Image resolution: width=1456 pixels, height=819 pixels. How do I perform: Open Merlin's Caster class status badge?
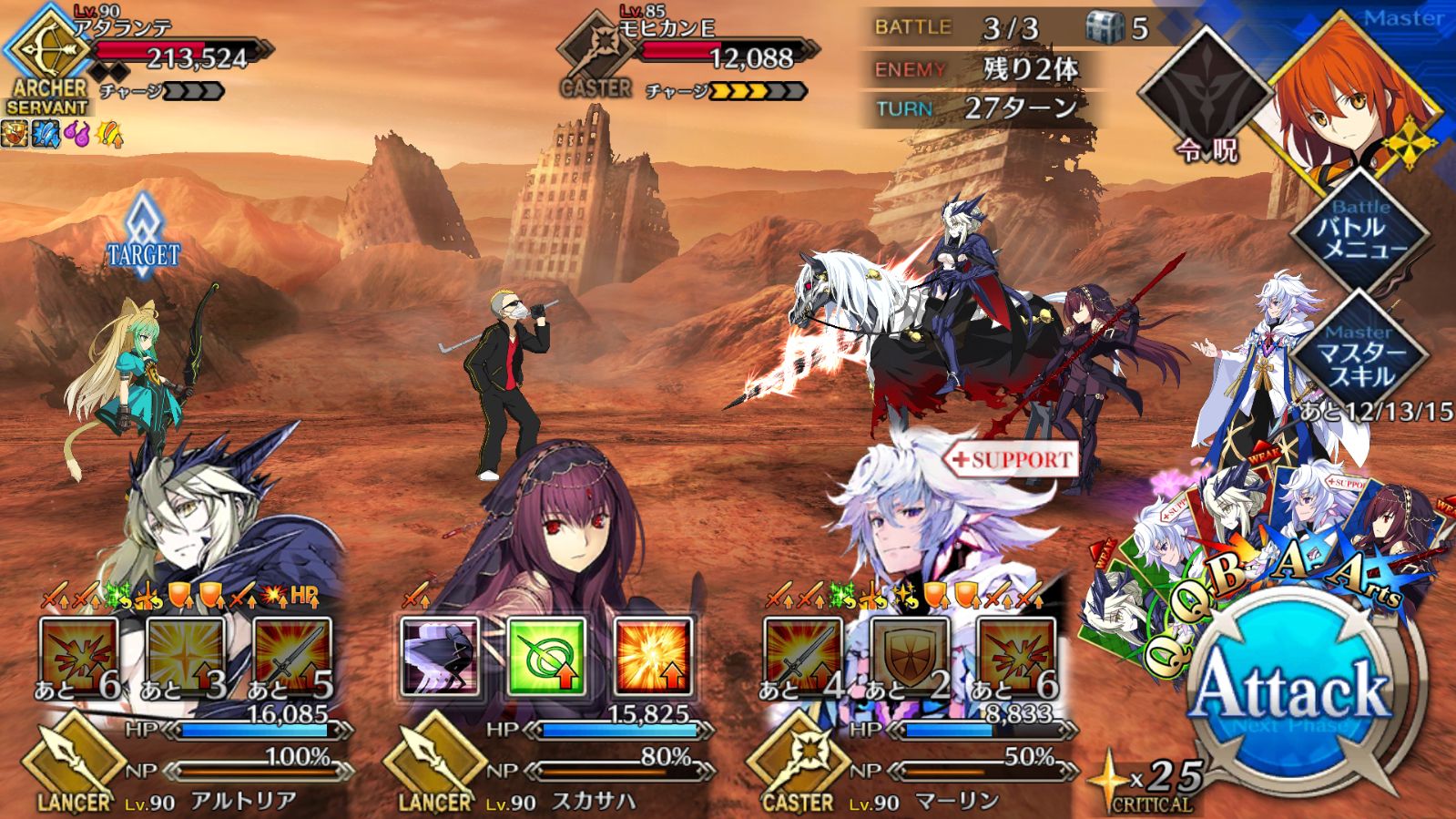798,767
